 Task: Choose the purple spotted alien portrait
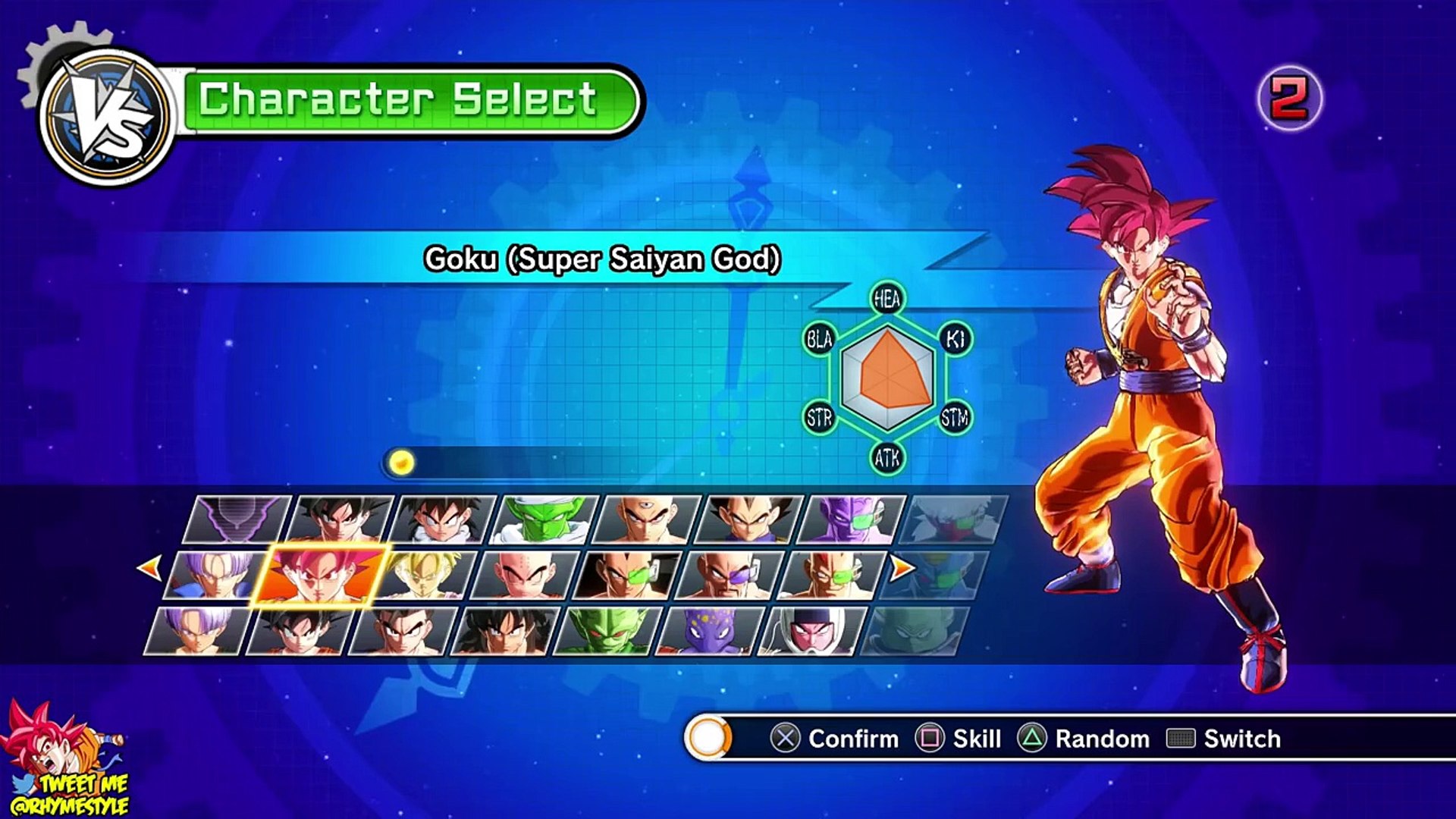click(708, 631)
